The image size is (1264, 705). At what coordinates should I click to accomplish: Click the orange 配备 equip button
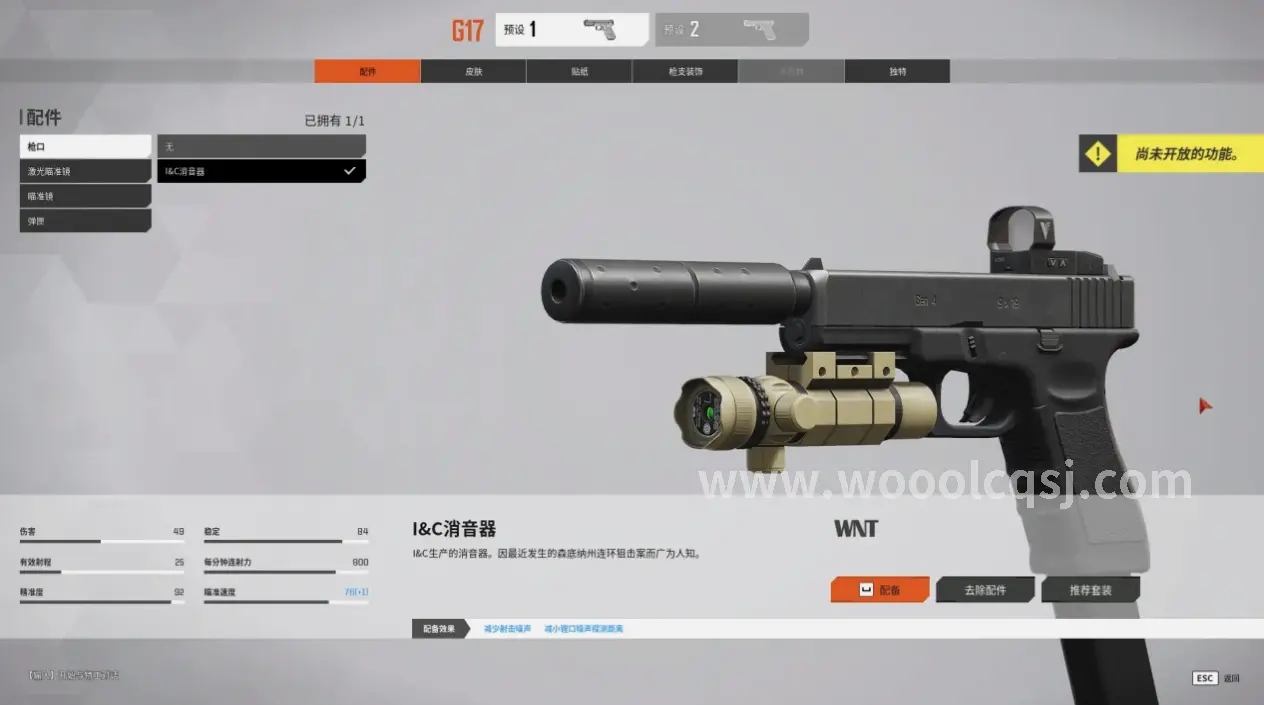[x=880, y=590]
